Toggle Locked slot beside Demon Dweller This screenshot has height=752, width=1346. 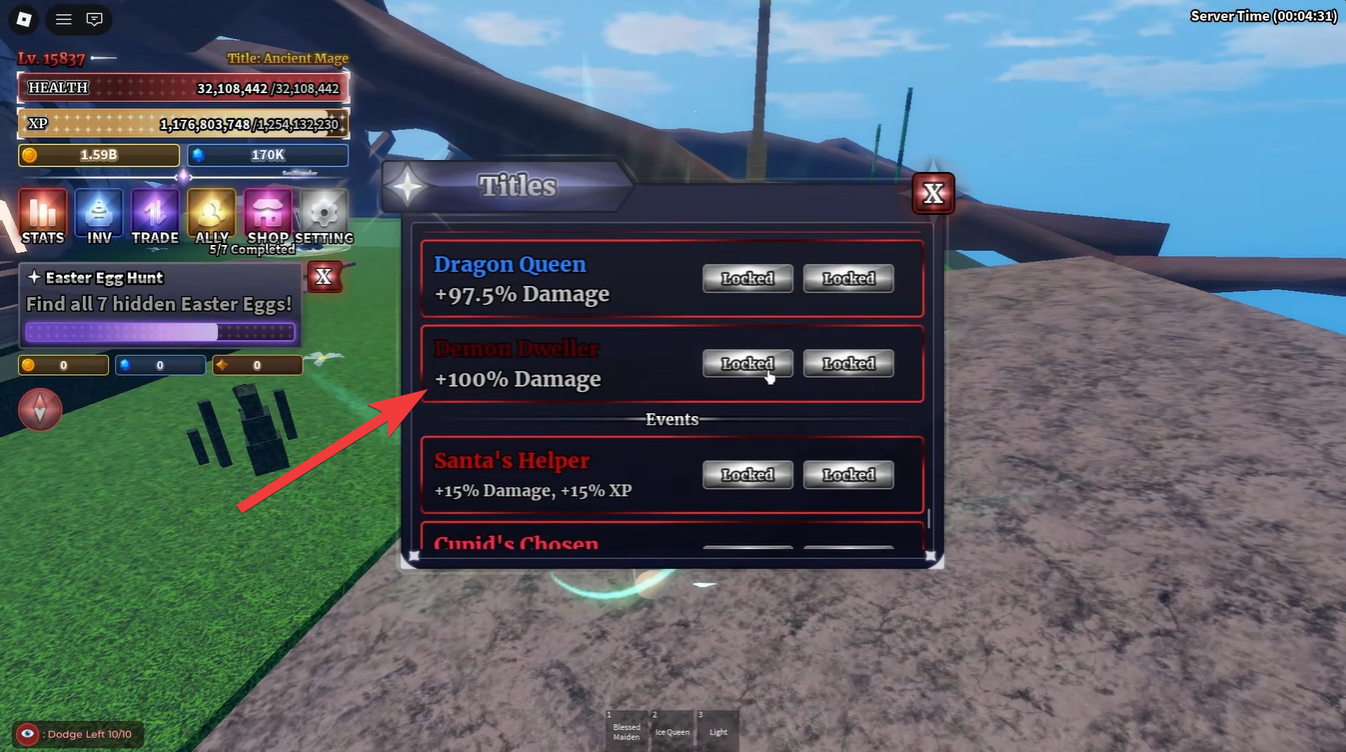(x=747, y=363)
